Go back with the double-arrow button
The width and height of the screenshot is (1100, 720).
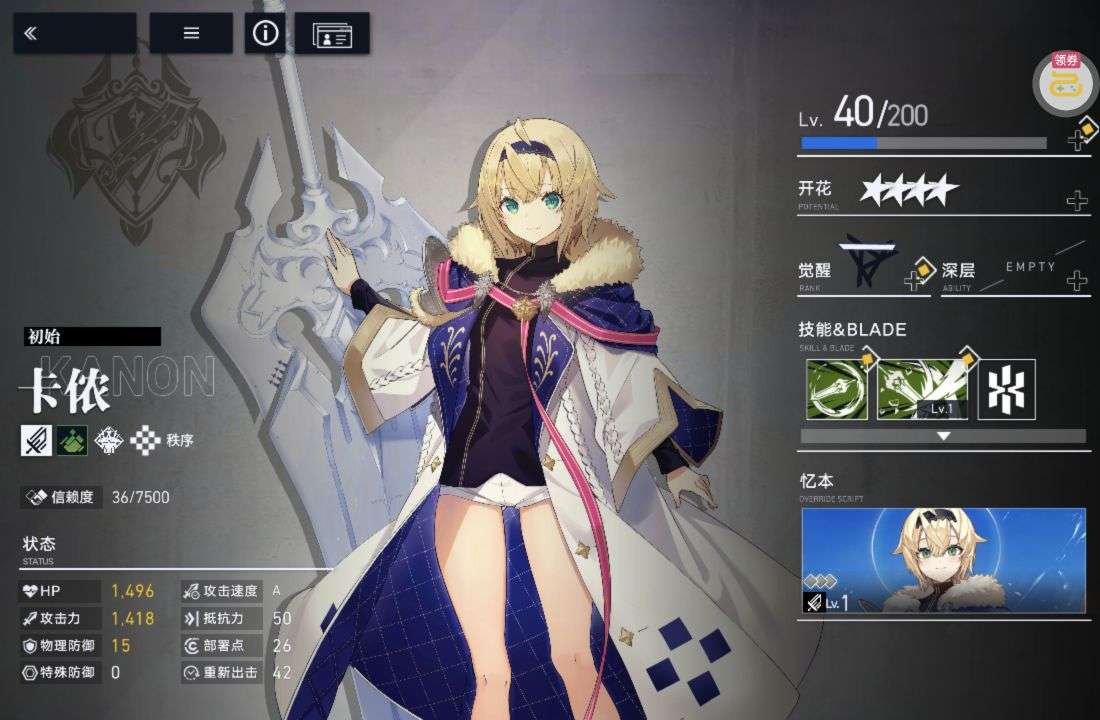coord(74,33)
